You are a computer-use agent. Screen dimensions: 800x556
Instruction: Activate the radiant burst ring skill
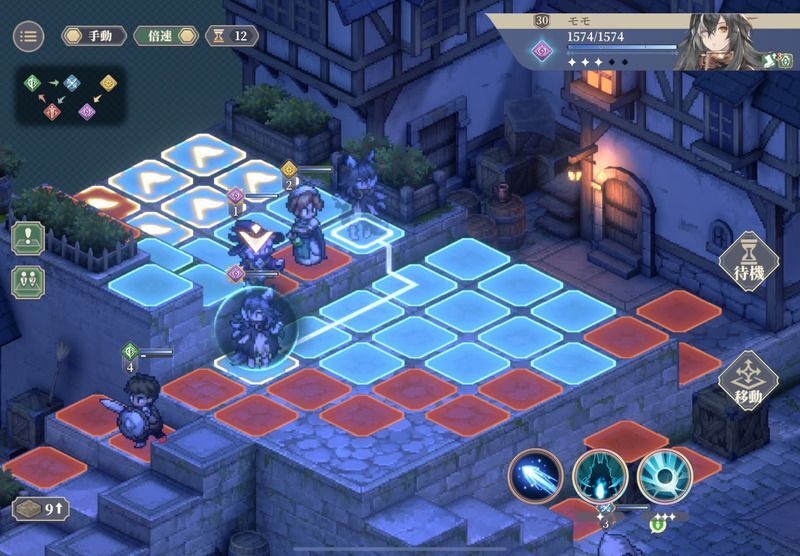click(x=665, y=475)
